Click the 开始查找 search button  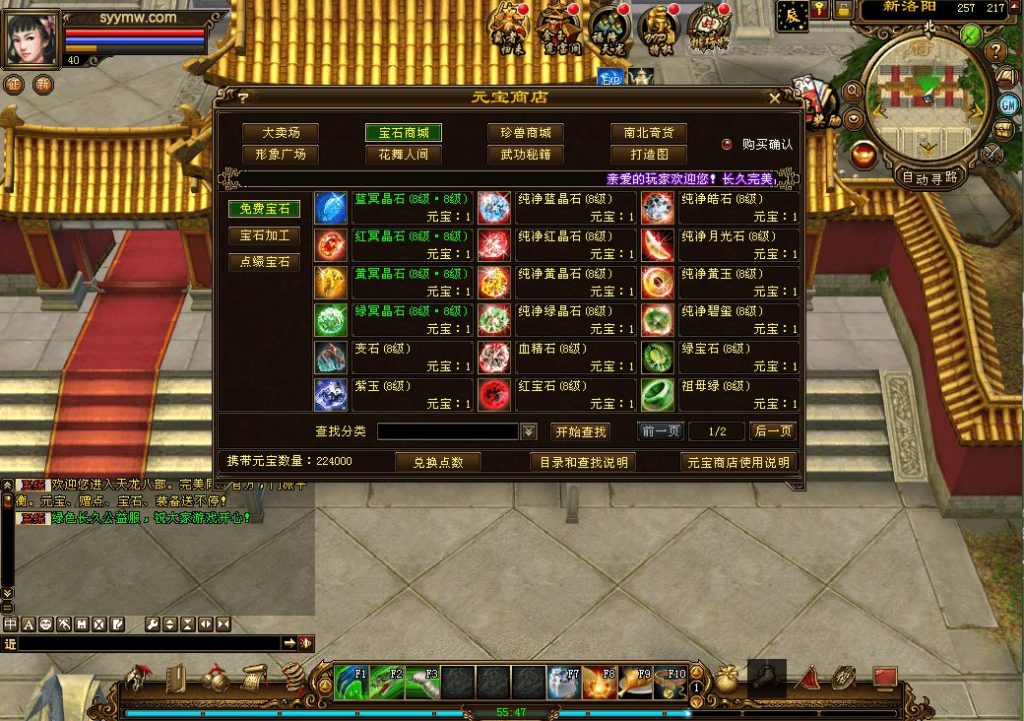(x=580, y=432)
